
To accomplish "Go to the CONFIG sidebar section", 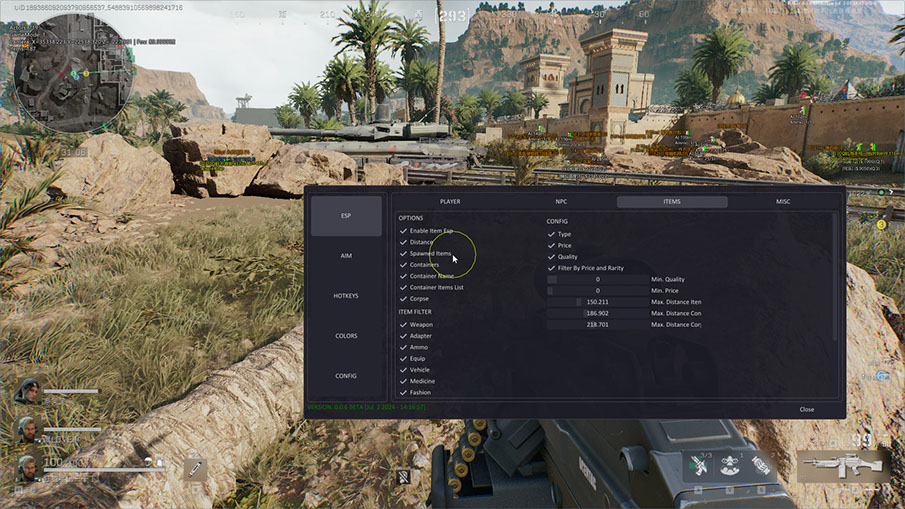I will click(346, 376).
